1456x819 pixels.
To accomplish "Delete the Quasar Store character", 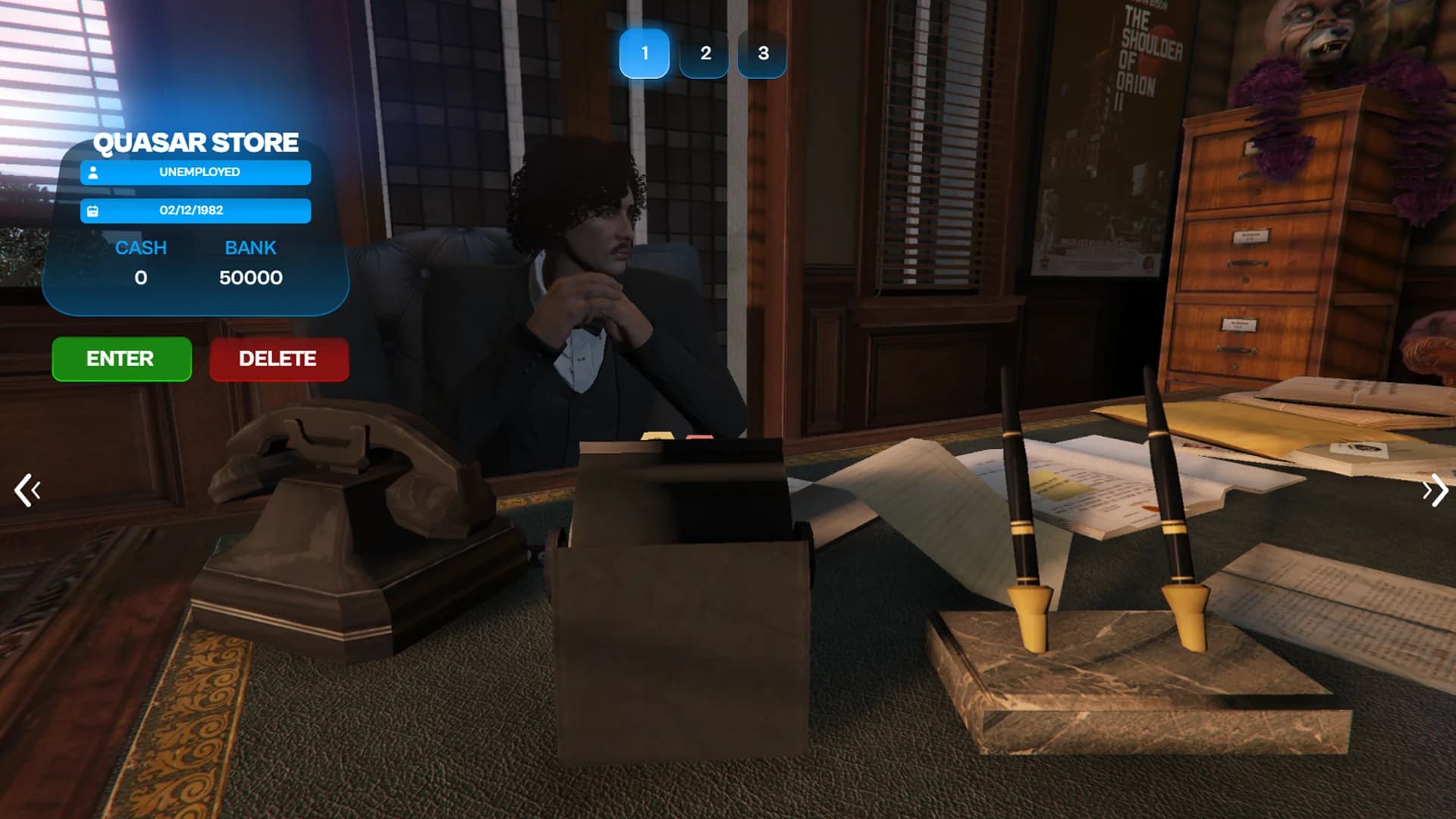I will click(278, 359).
